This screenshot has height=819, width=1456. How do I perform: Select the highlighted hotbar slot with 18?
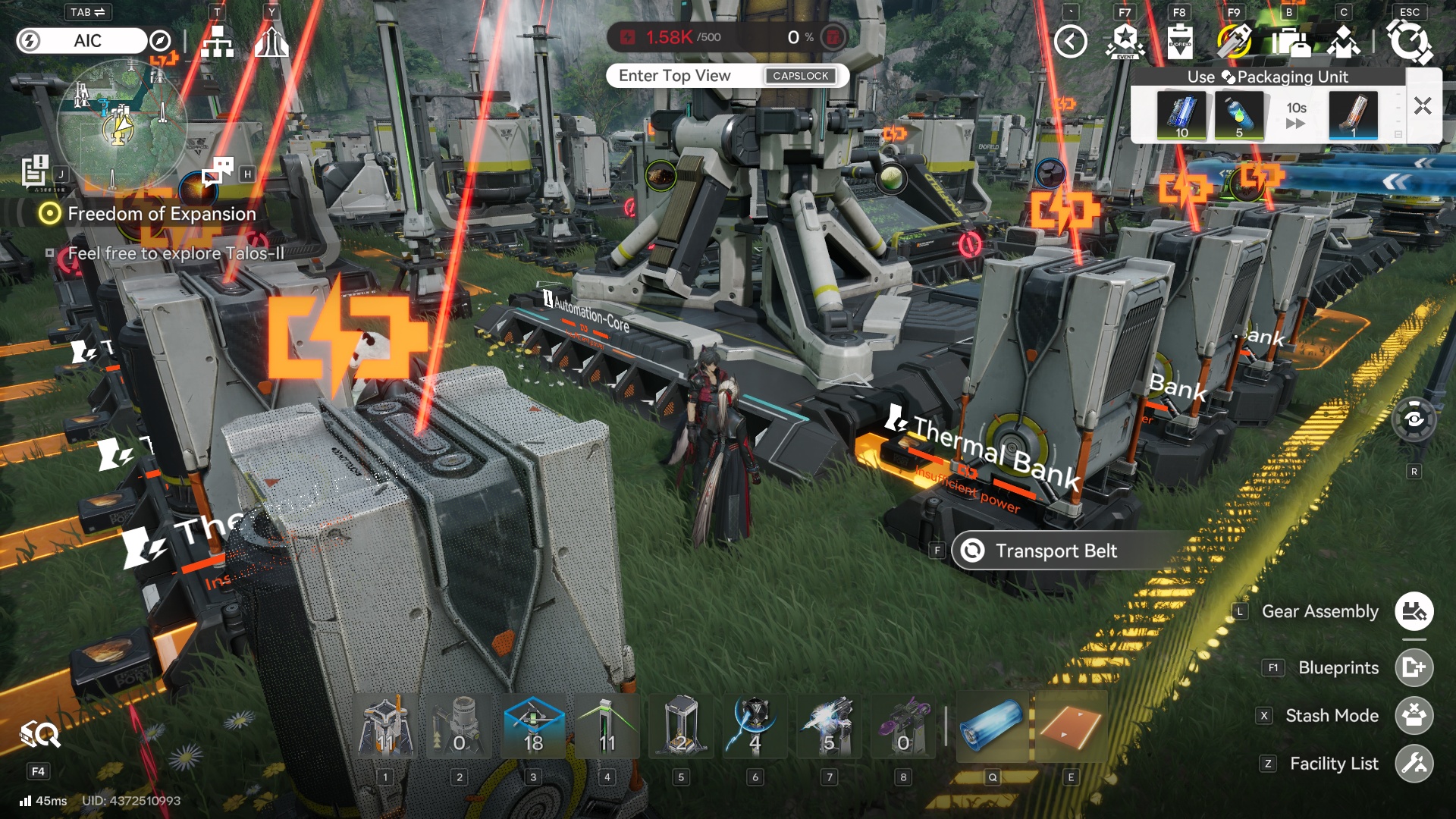click(x=533, y=726)
